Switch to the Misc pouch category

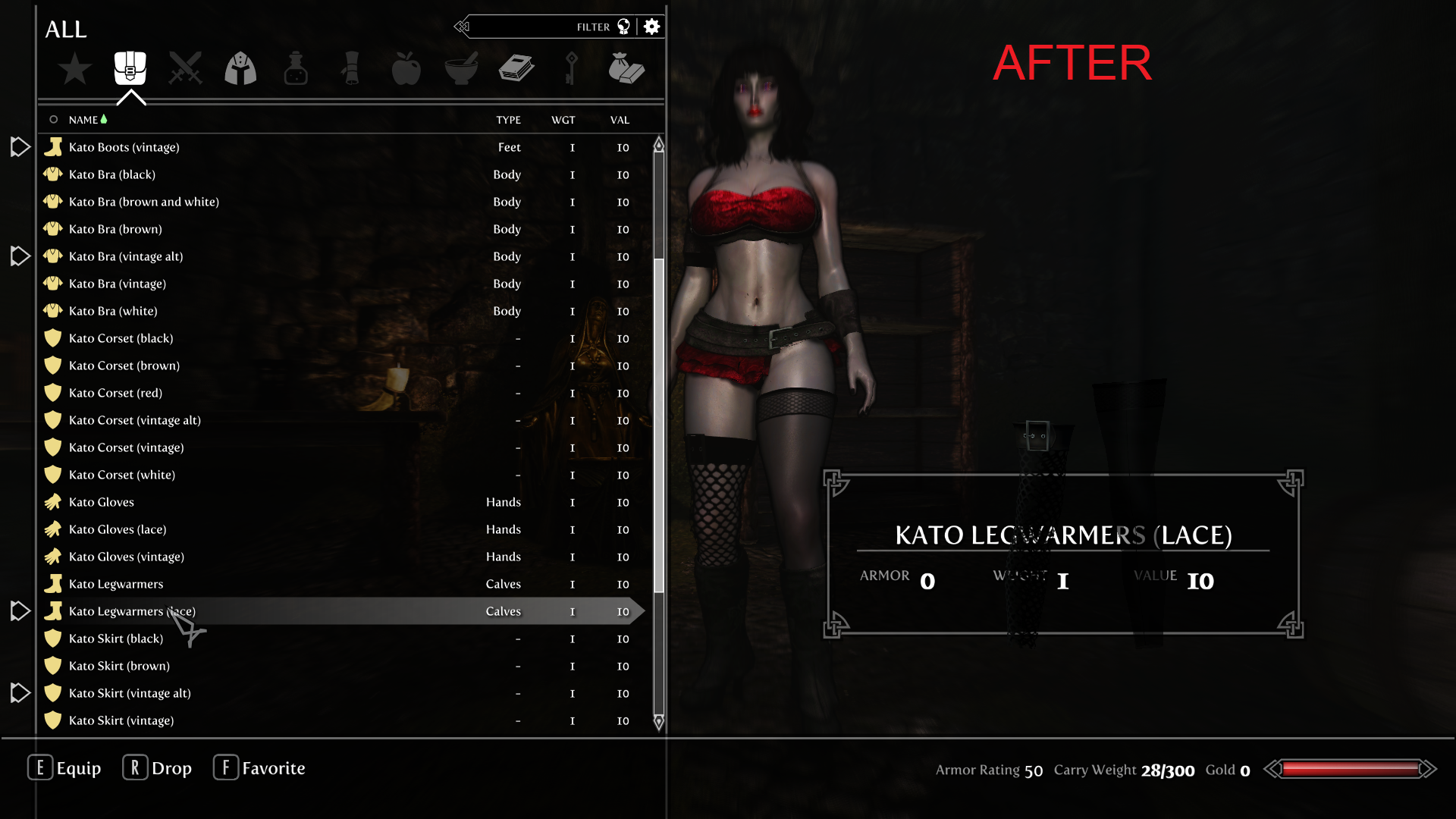[626, 68]
